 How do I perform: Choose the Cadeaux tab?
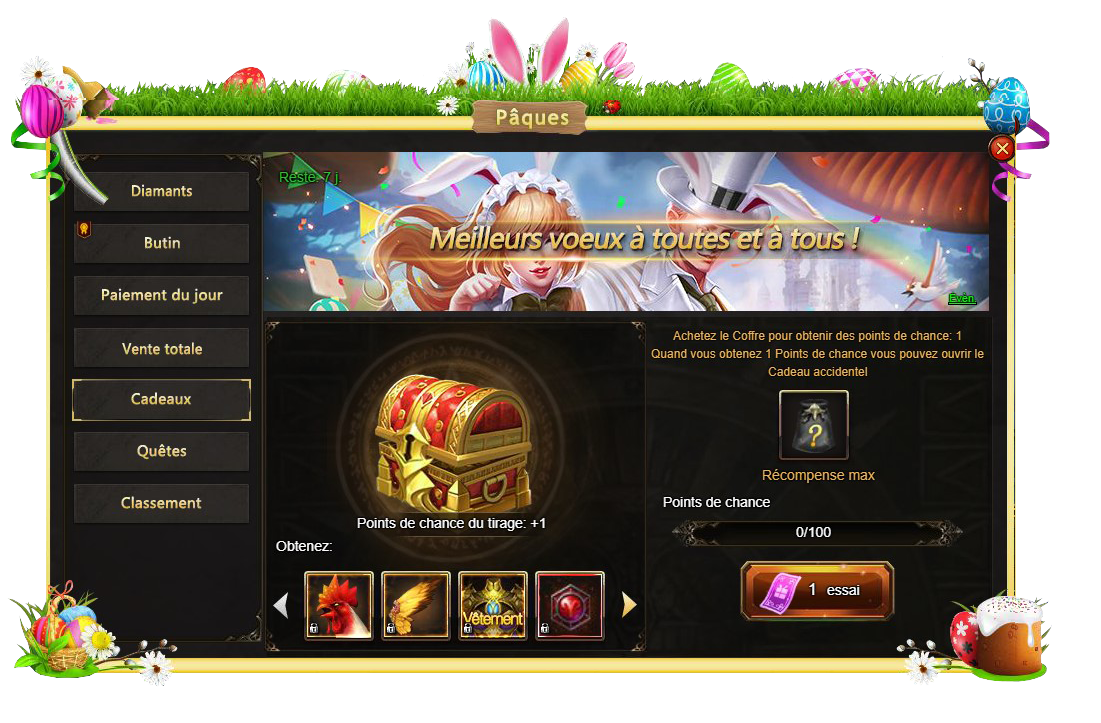pyautogui.click(x=161, y=399)
